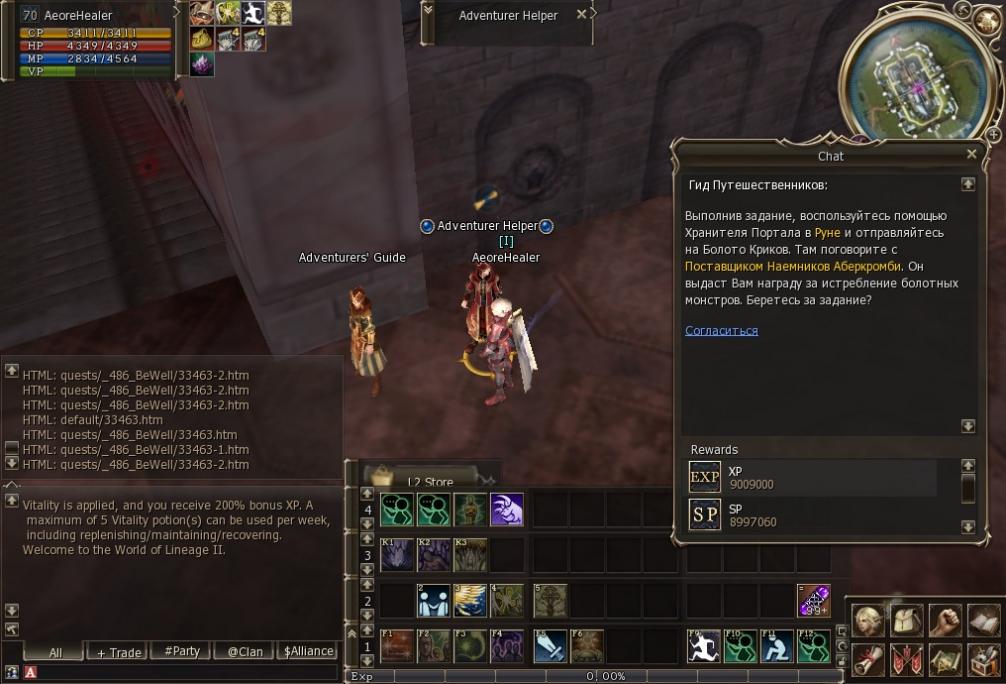Image resolution: width=1006 pixels, height=684 pixels.
Task: Switch to the +Trade chat tab
Action: (118, 652)
